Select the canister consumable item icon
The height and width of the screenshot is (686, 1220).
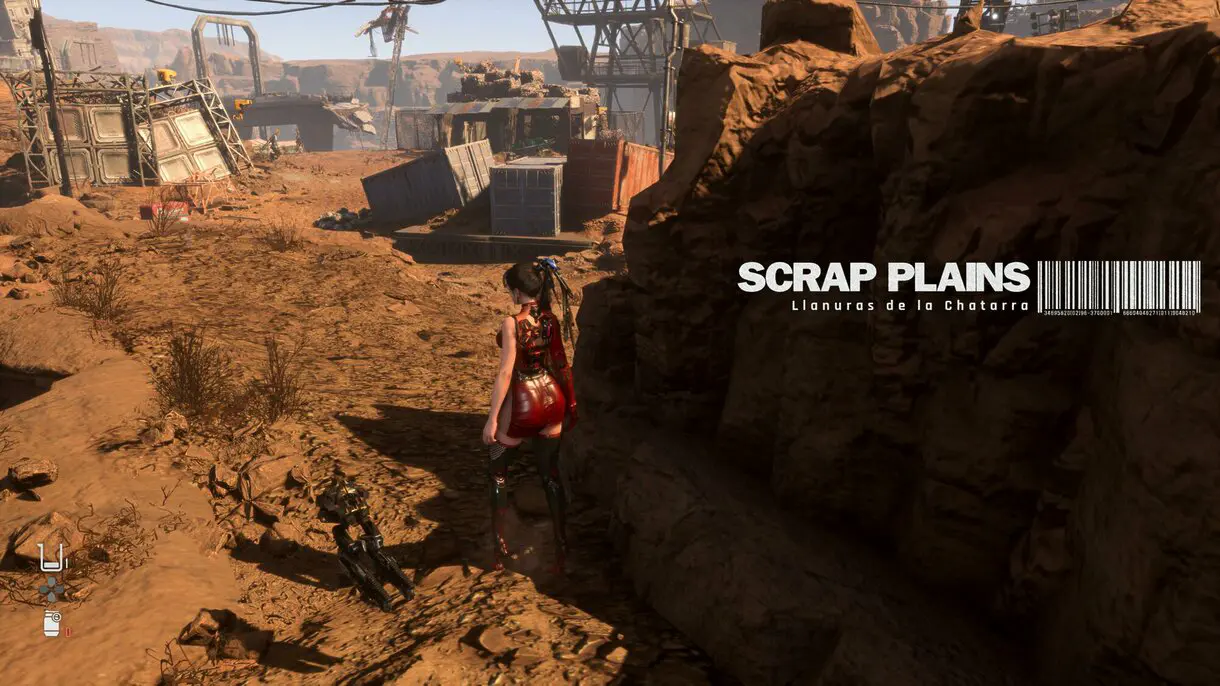[52, 622]
